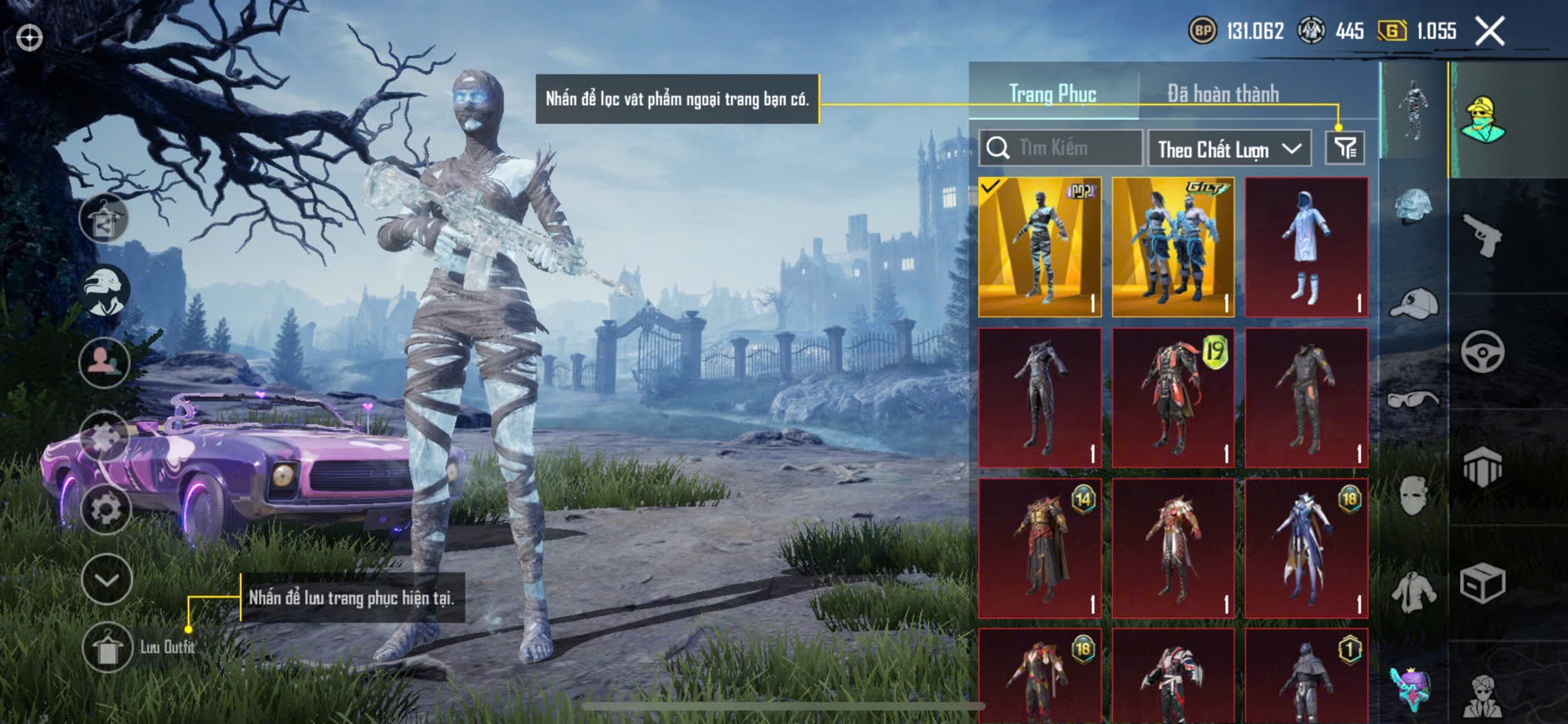Open the helmet category

1413,206
